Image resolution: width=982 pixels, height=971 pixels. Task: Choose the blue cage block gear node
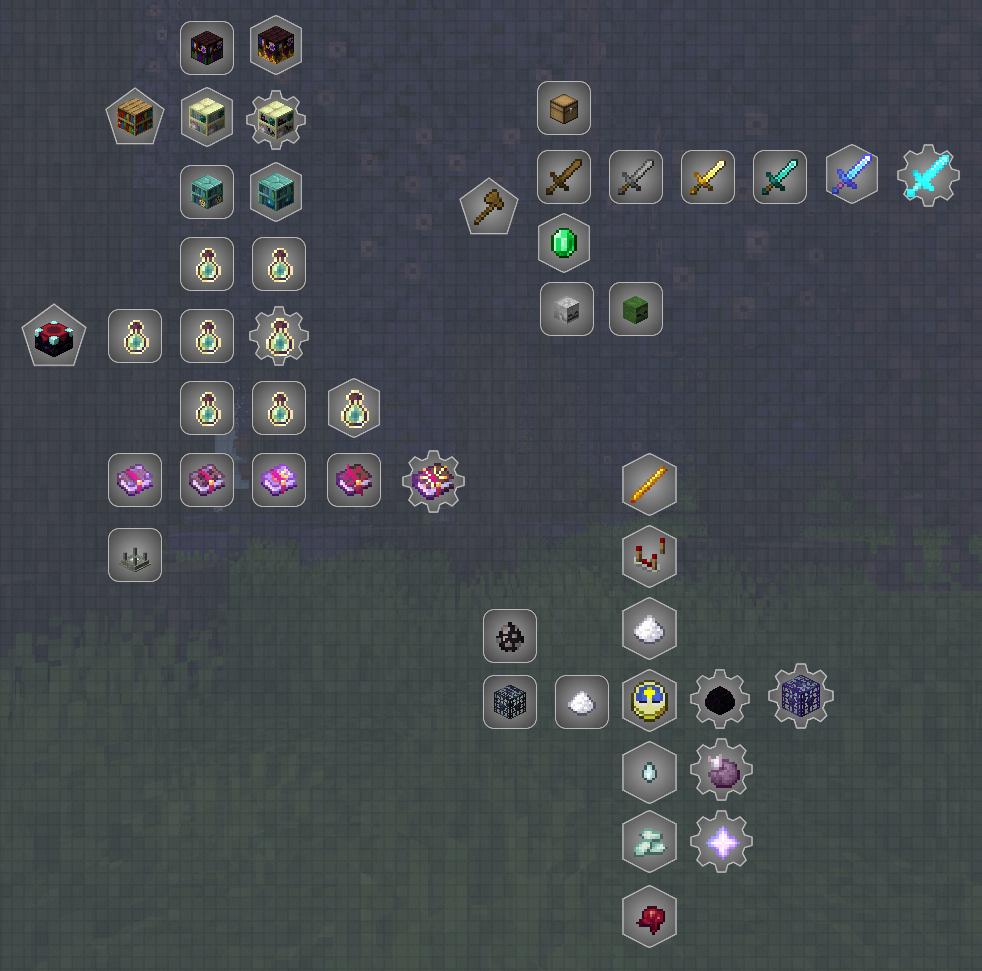coord(800,696)
